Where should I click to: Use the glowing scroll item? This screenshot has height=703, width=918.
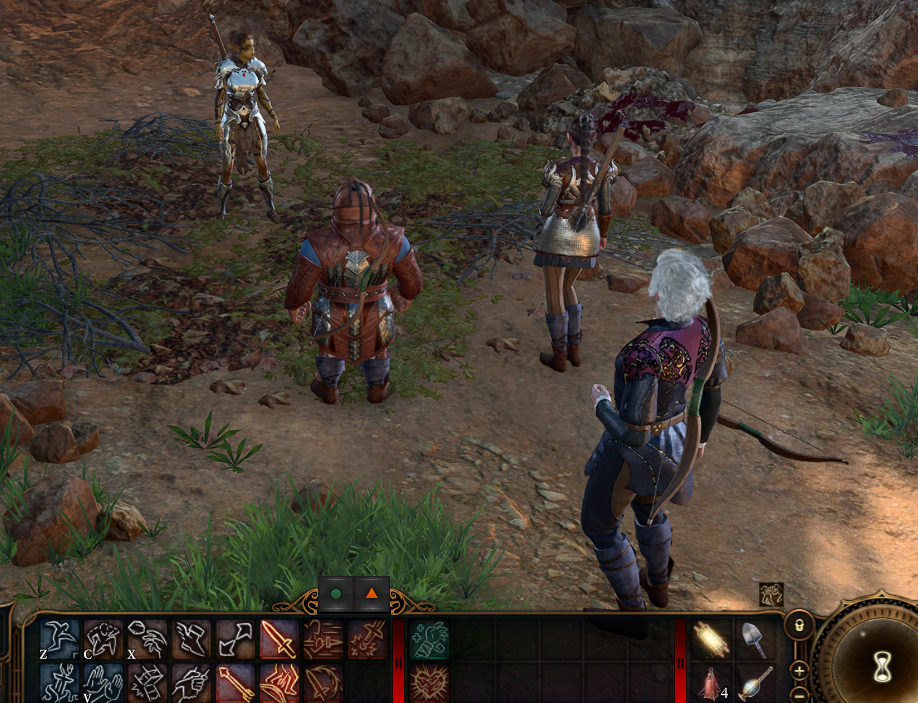710,639
